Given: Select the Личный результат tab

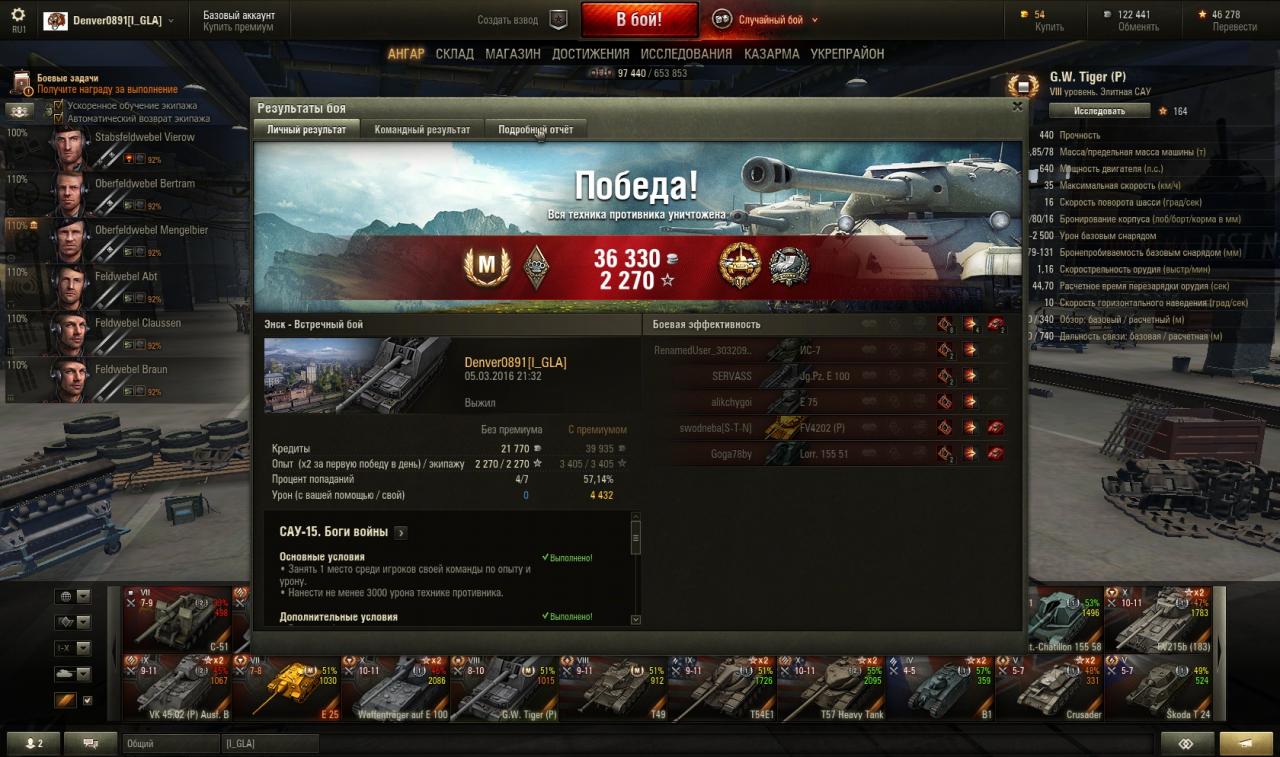Looking at the screenshot, I should pos(306,130).
